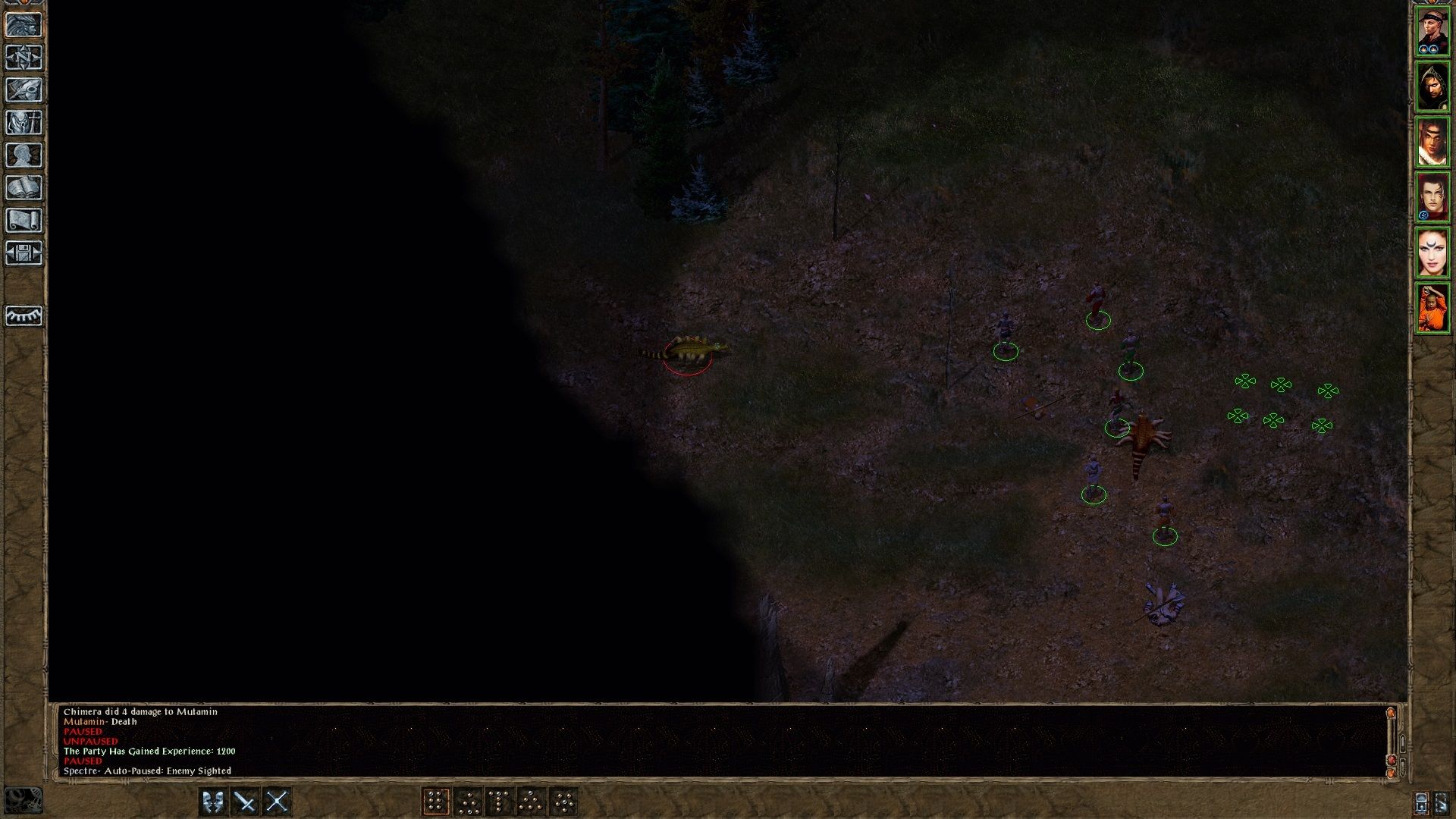Open the Mage spellbook
Image resolution: width=1456 pixels, height=819 pixels.
pos(24,186)
